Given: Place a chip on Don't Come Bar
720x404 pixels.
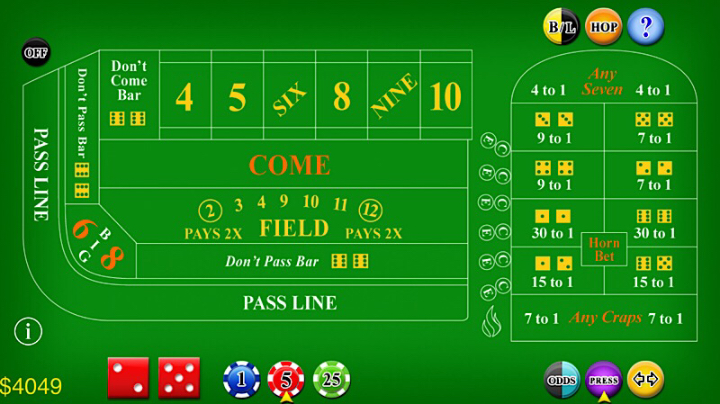Looking at the screenshot, I should click(129, 95).
